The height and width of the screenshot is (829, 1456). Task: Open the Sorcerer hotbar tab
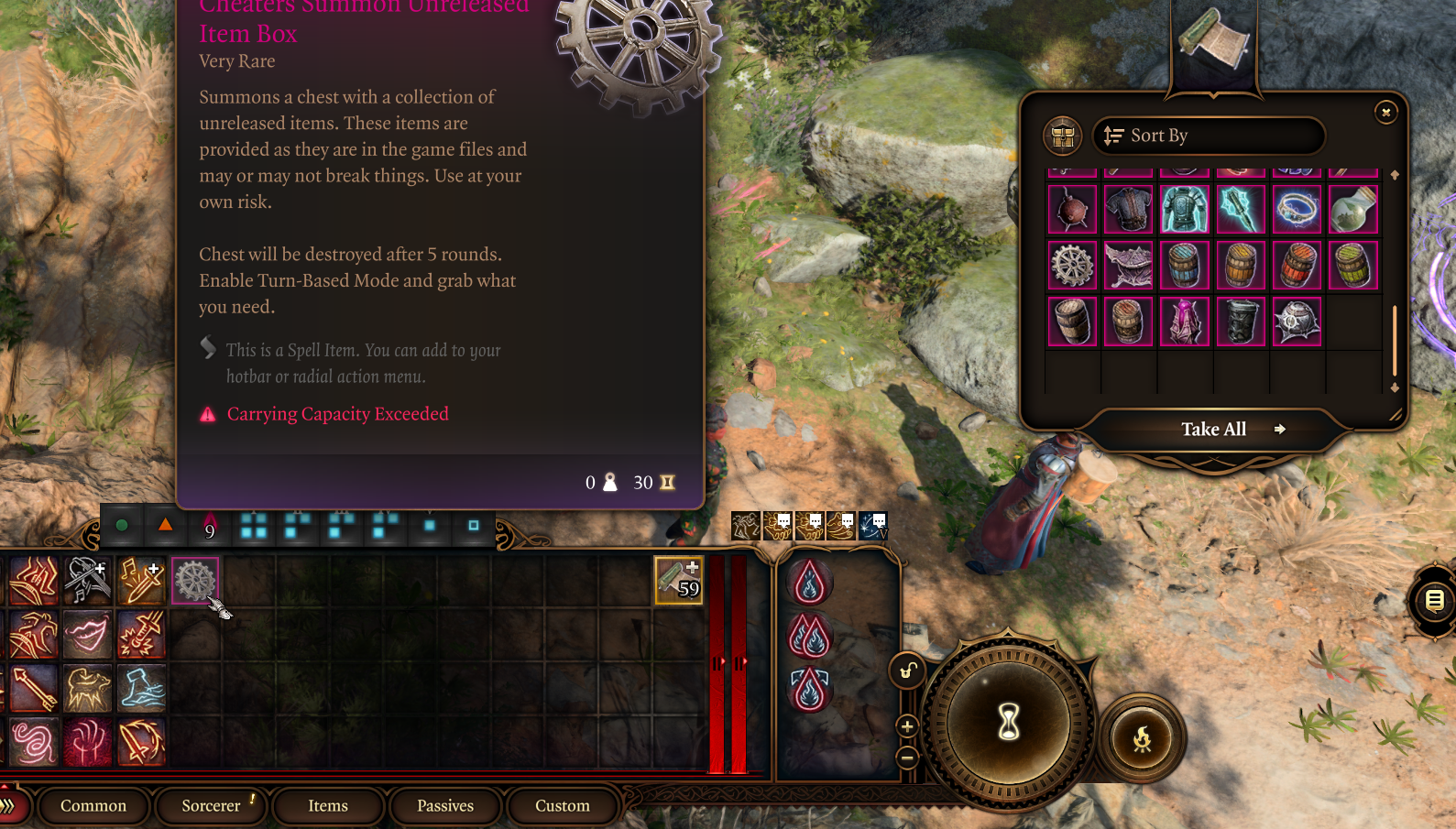[211, 806]
